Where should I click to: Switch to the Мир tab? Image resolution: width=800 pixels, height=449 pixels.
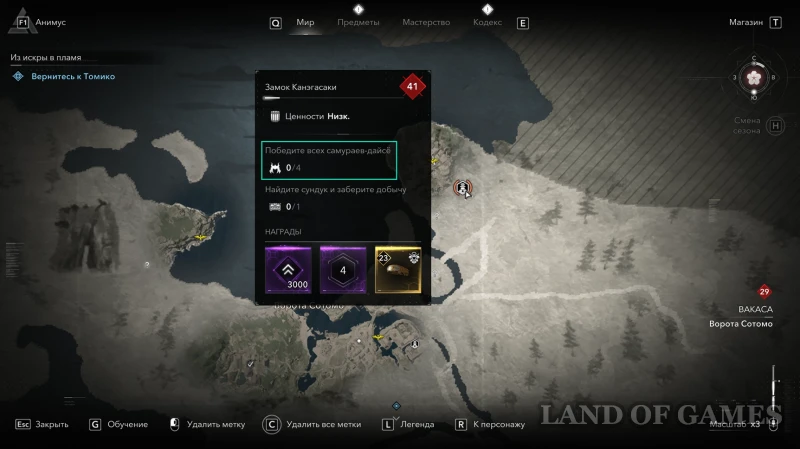(306, 22)
